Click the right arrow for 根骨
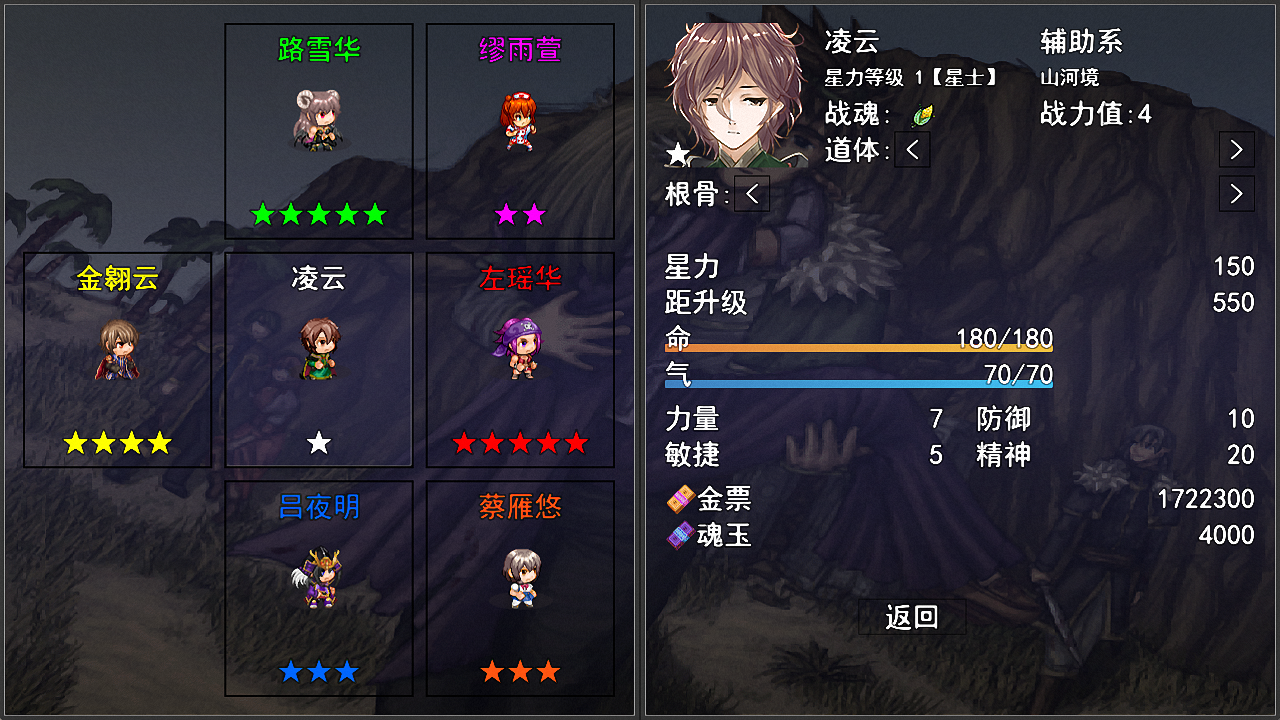Image resolution: width=1280 pixels, height=720 pixels. pyautogui.click(x=1235, y=194)
